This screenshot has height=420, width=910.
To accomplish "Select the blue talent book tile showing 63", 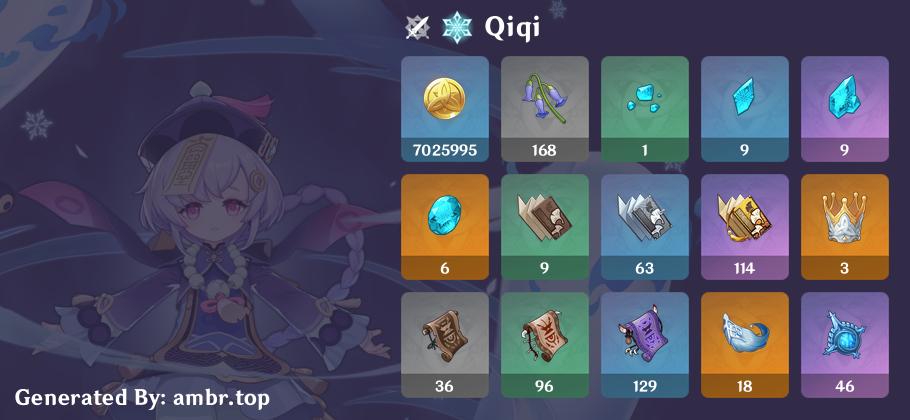I will (x=645, y=226).
